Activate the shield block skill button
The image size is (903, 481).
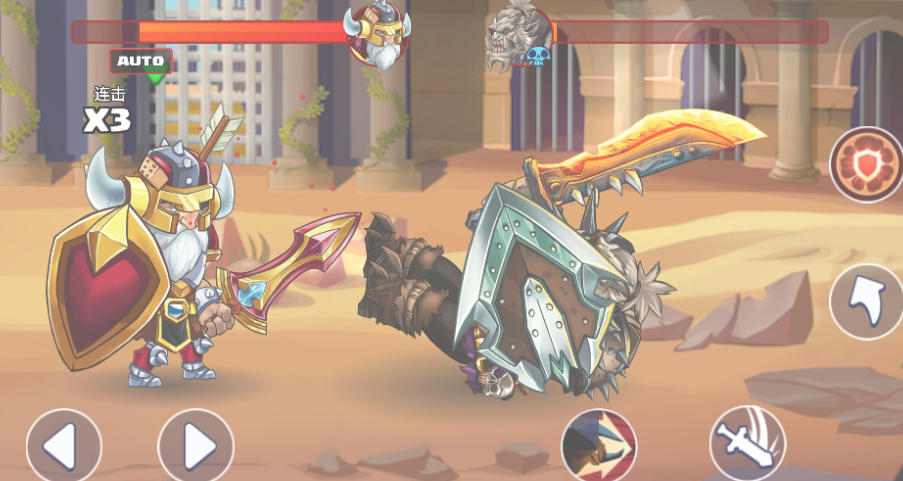[x=866, y=165]
